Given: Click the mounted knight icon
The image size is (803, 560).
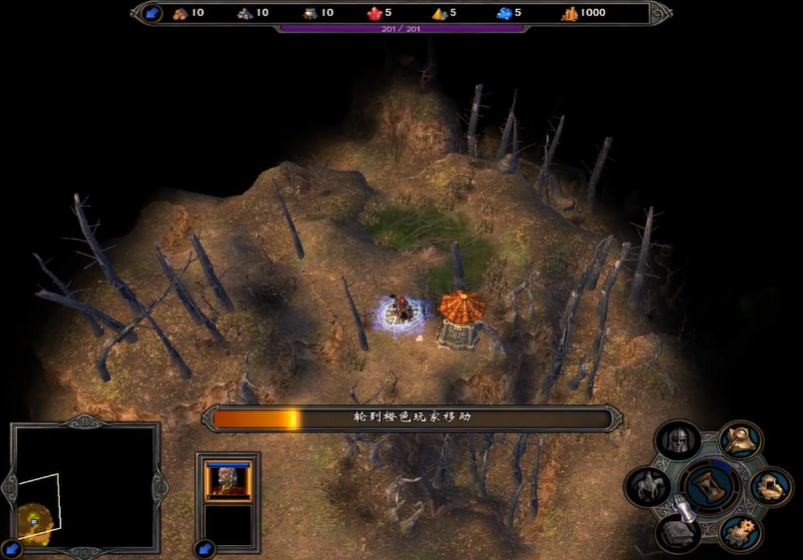Looking at the screenshot, I should 647,487.
